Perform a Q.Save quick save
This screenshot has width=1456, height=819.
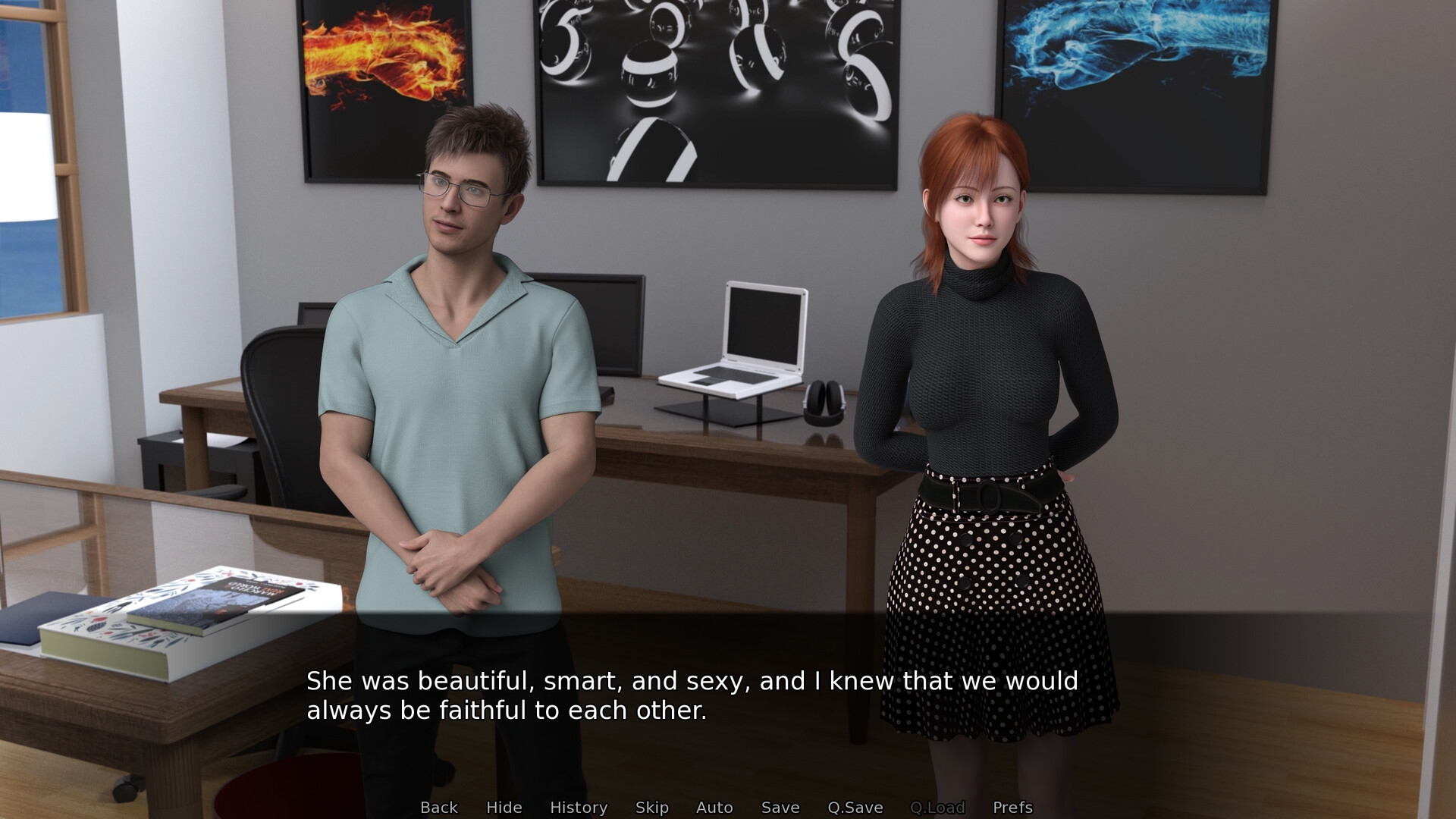(856, 808)
